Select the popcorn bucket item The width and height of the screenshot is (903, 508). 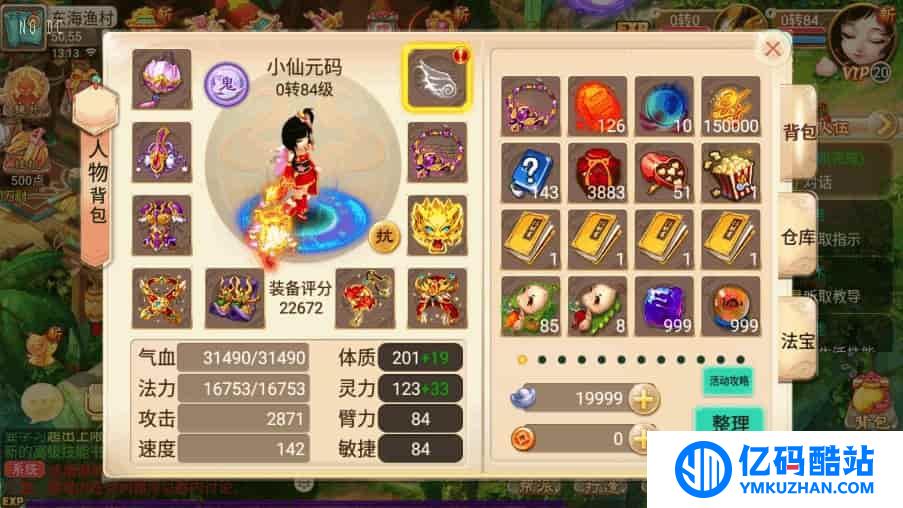[730, 172]
